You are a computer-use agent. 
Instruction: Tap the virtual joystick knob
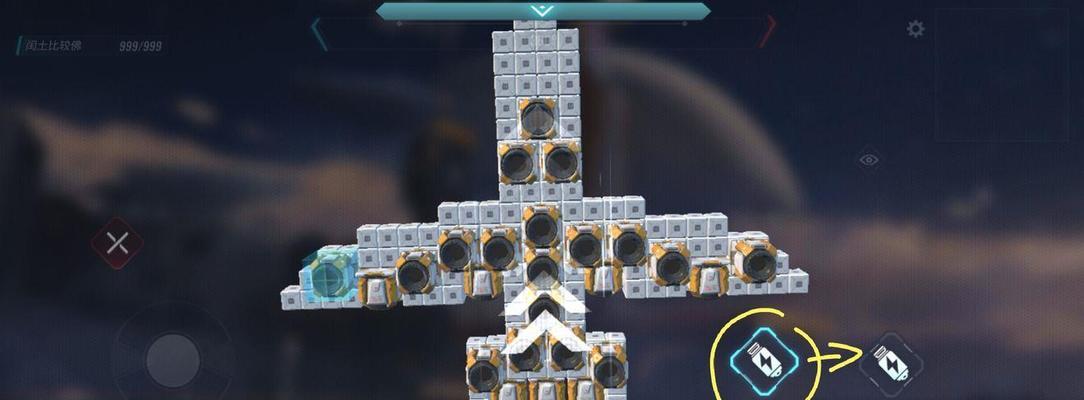click(173, 357)
